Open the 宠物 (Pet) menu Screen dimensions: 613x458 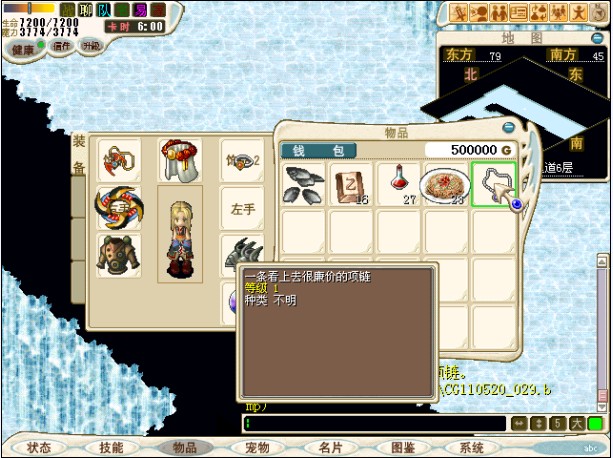[x=257, y=448]
